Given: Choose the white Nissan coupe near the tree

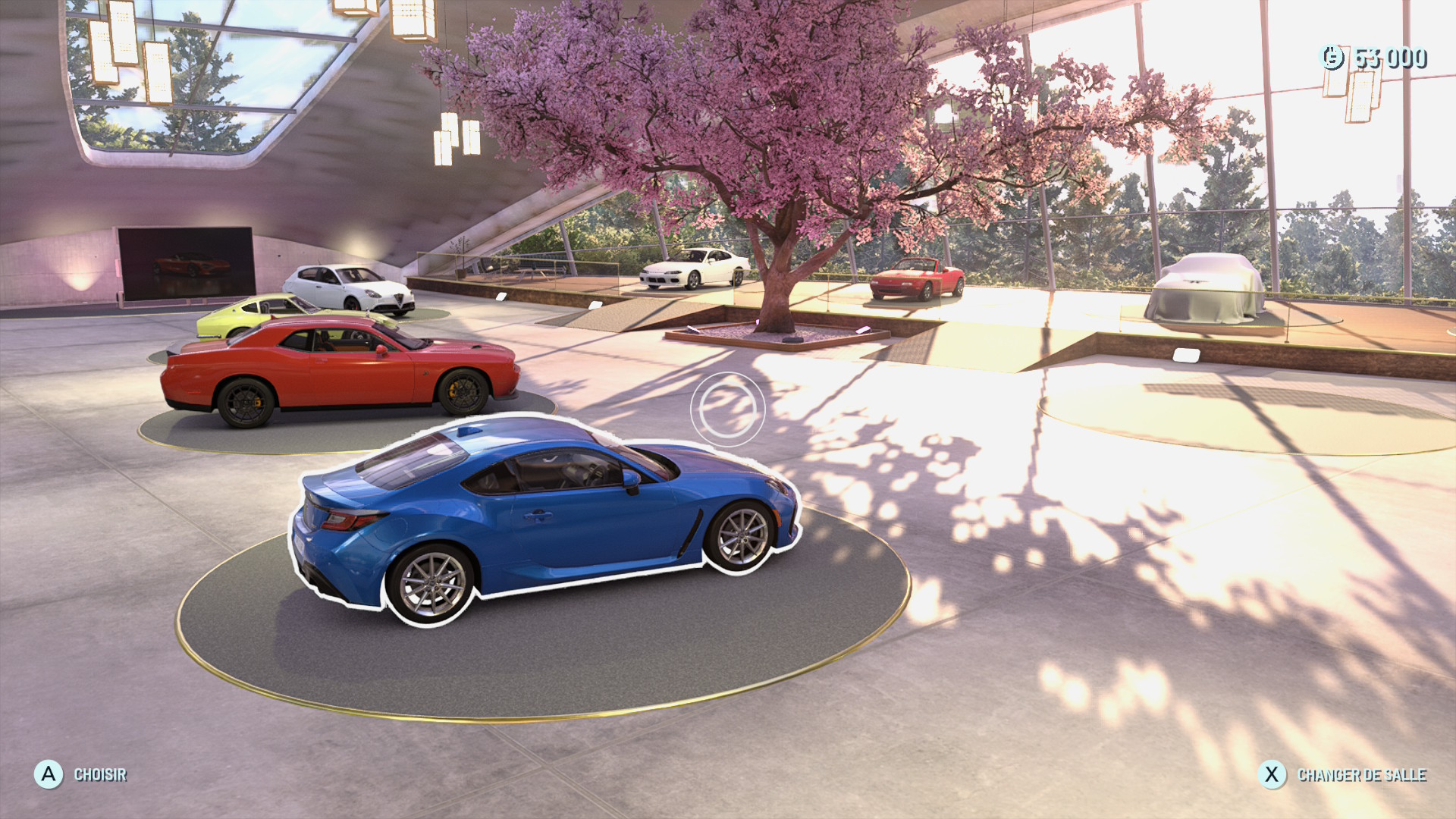Looking at the screenshot, I should pos(694,268).
